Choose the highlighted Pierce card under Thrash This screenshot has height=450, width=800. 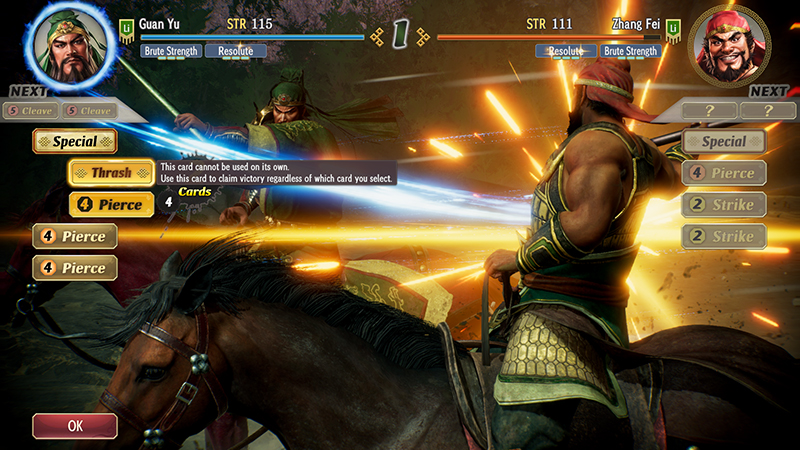pyautogui.click(x=111, y=205)
